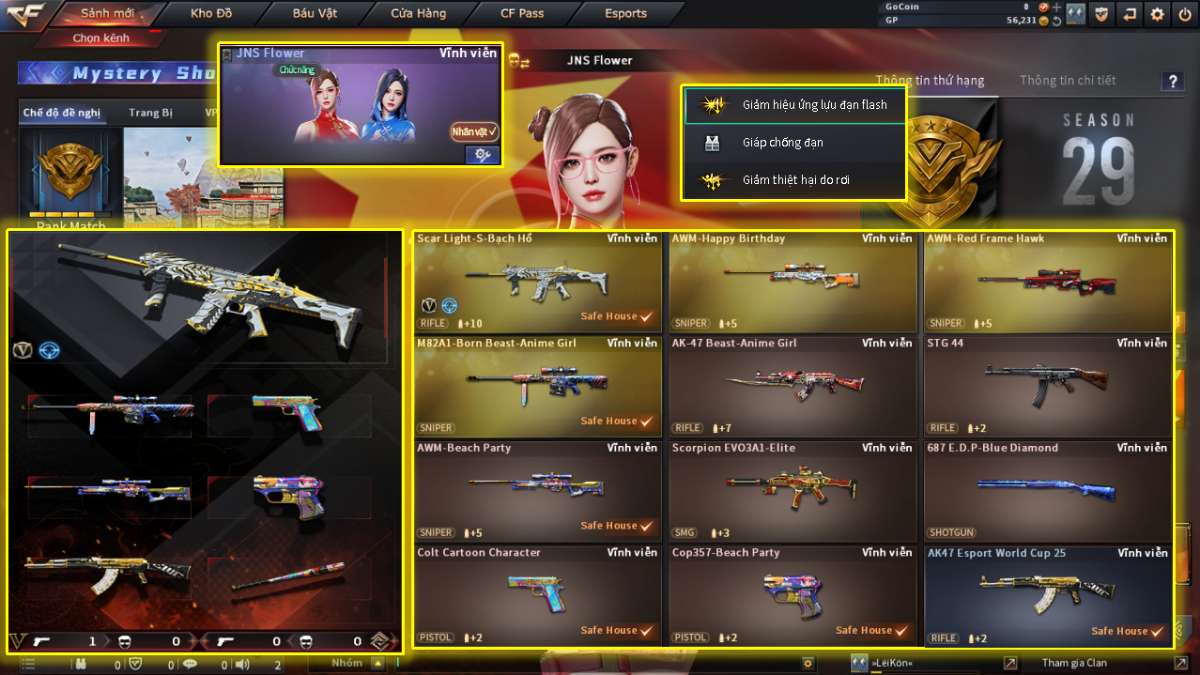Choose the 687 E.D.P-Blue Diamond shotgun
1200x675 pixels.
point(1046,491)
